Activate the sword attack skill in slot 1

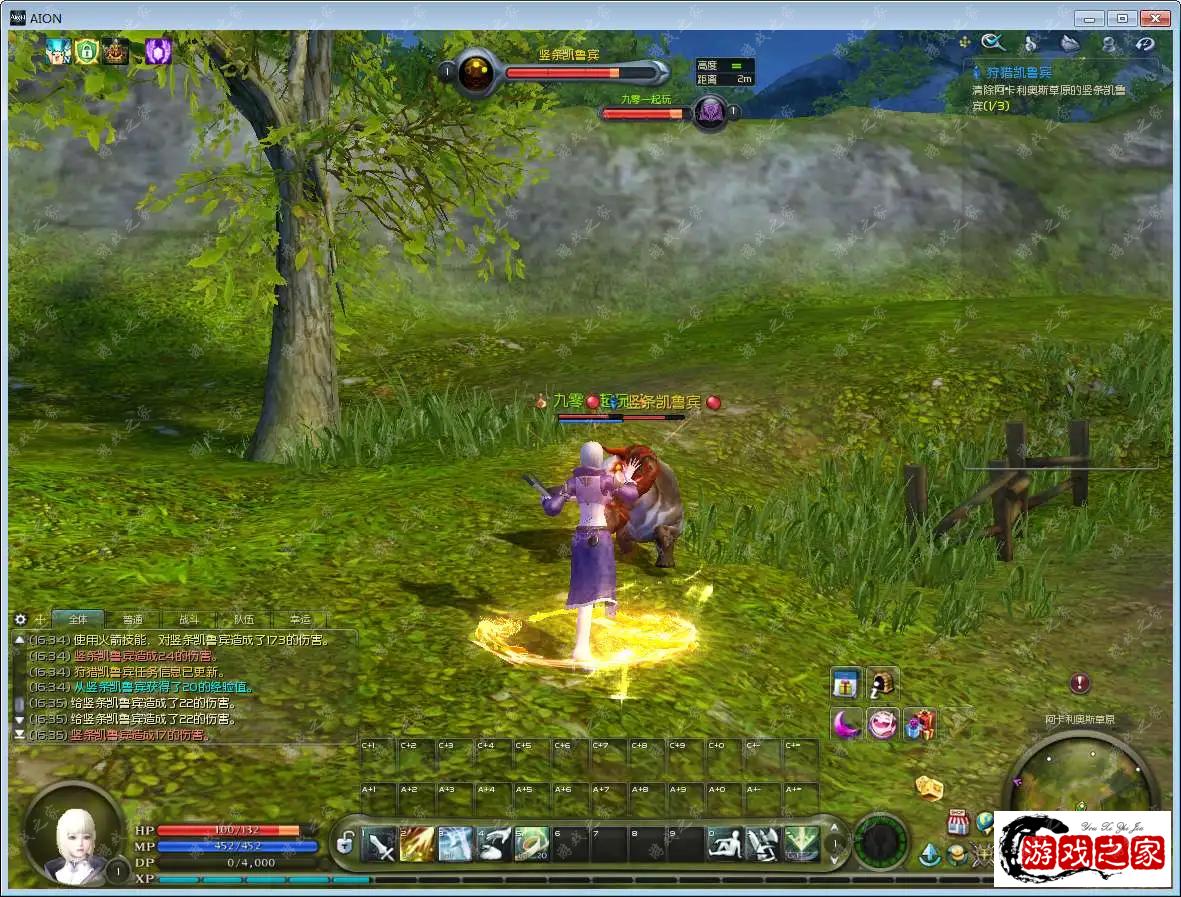380,845
